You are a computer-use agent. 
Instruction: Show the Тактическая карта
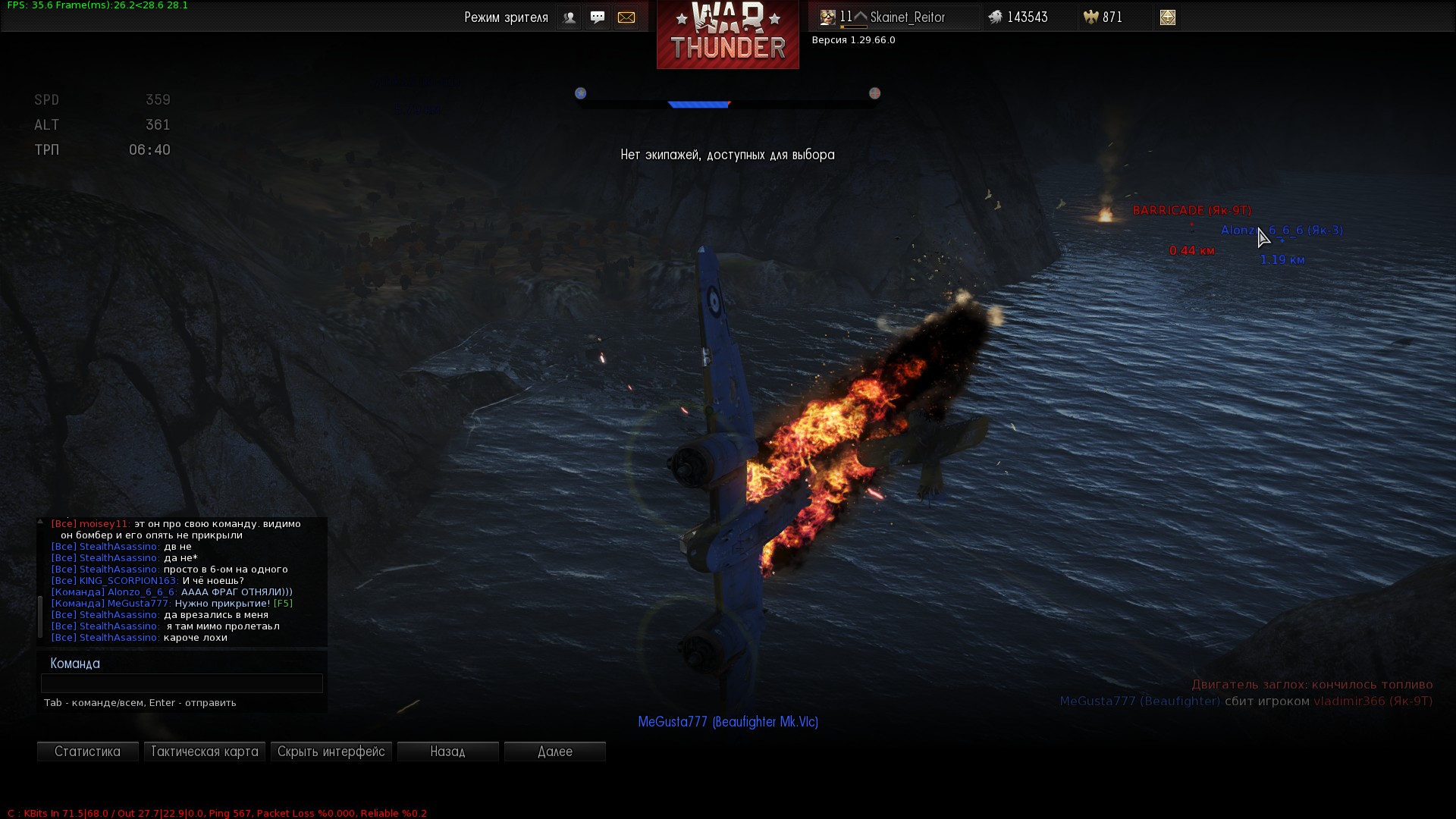coord(204,752)
